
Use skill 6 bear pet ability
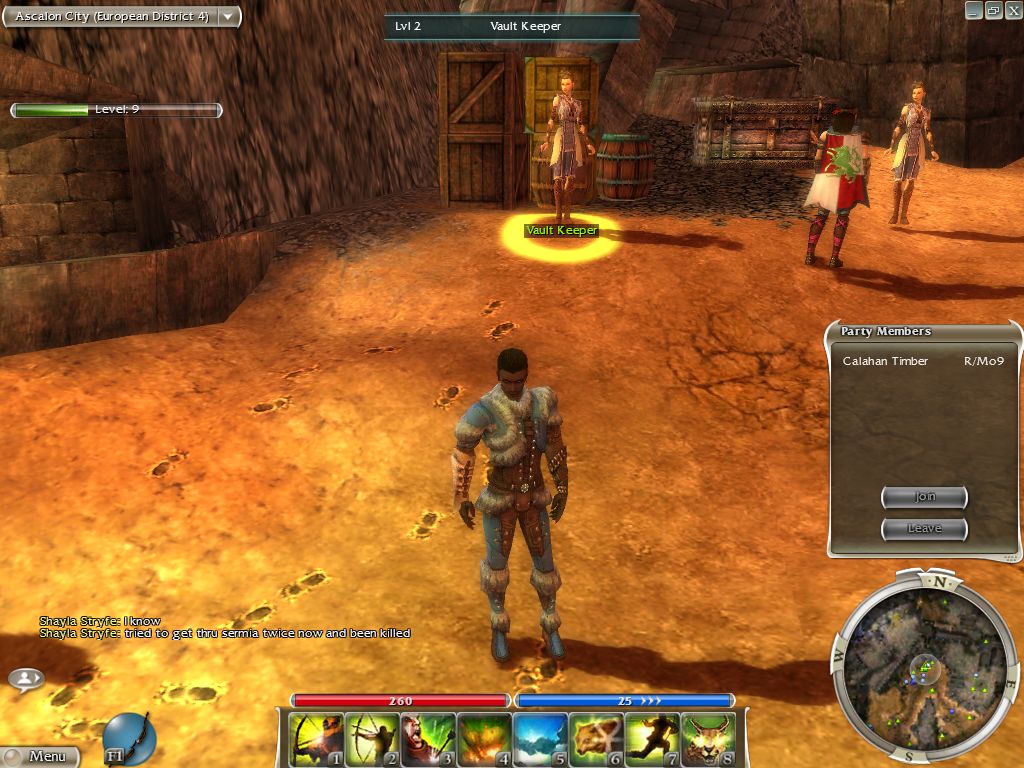pos(596,740)
